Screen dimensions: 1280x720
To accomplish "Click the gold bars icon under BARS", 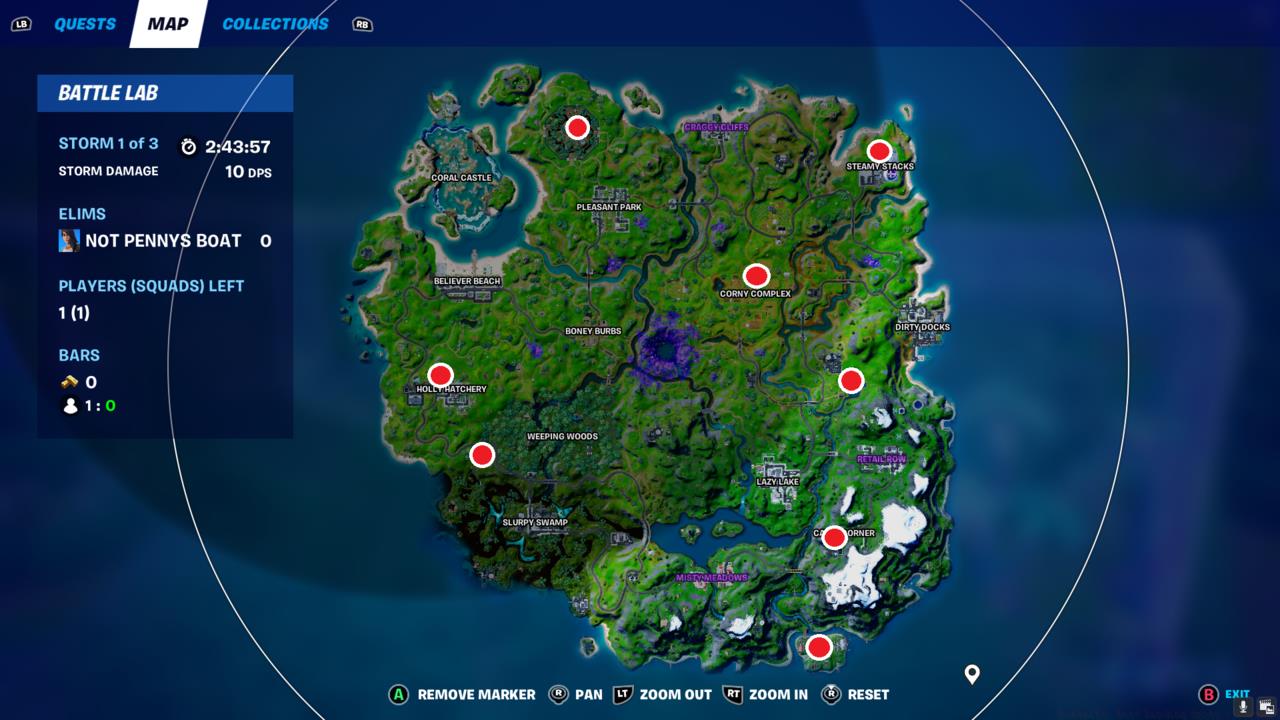I will [68, 381].
